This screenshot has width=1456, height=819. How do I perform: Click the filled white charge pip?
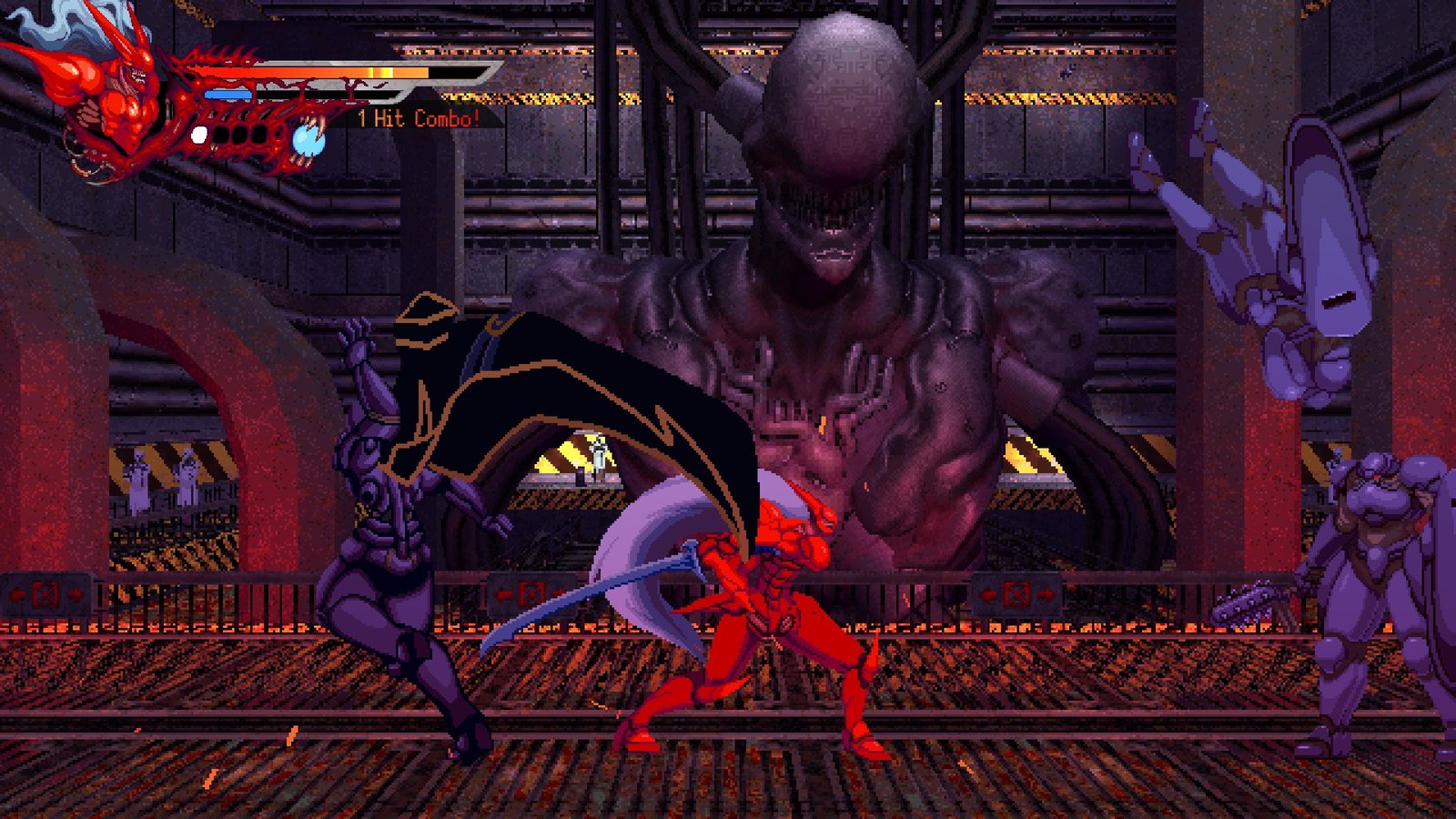pos(199,136)
